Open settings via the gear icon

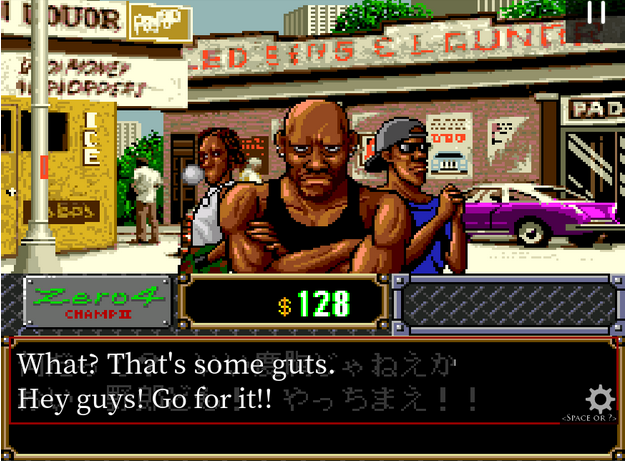click(599, 399)
